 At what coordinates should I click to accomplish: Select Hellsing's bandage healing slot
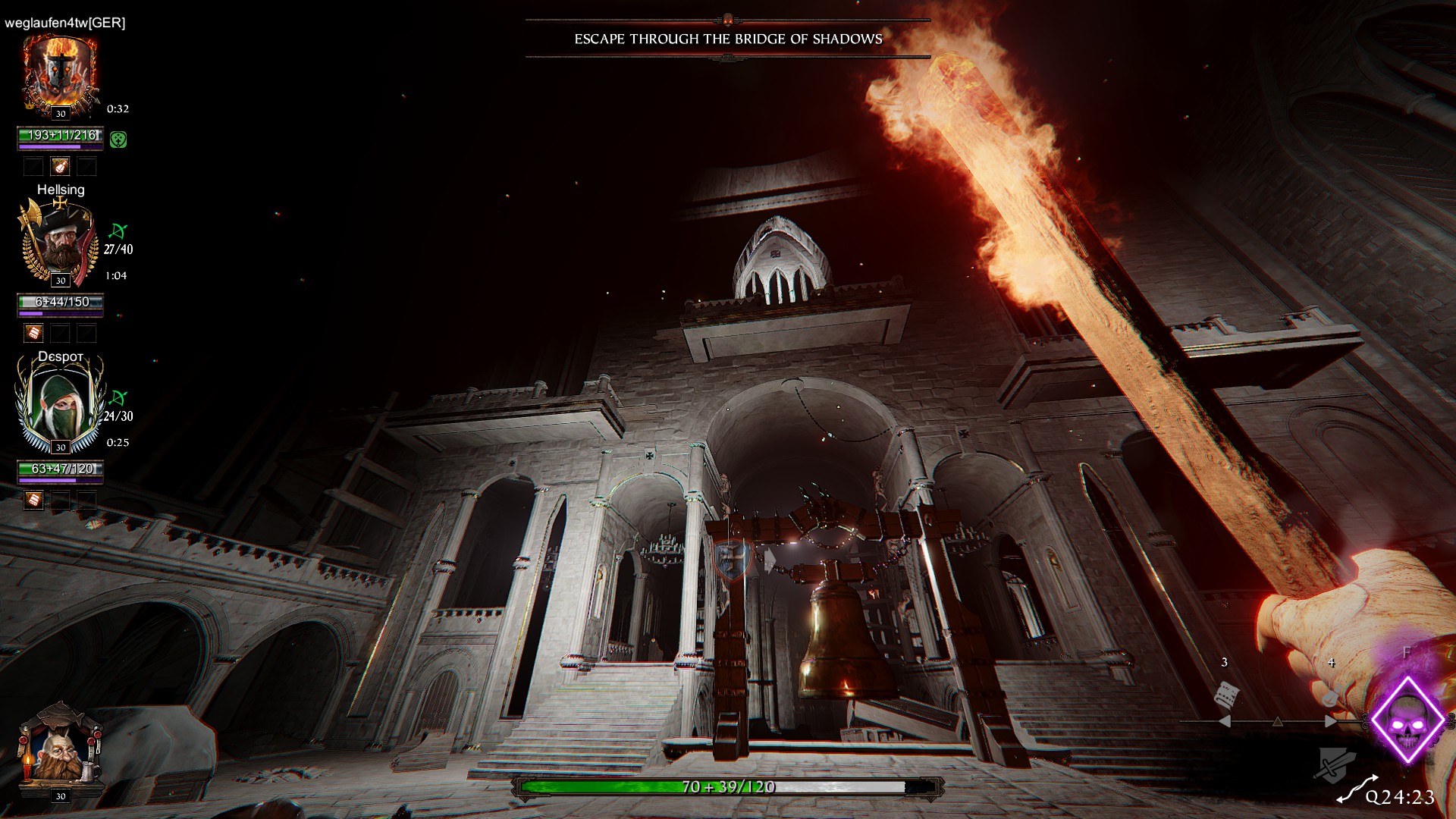click(33, 333)
